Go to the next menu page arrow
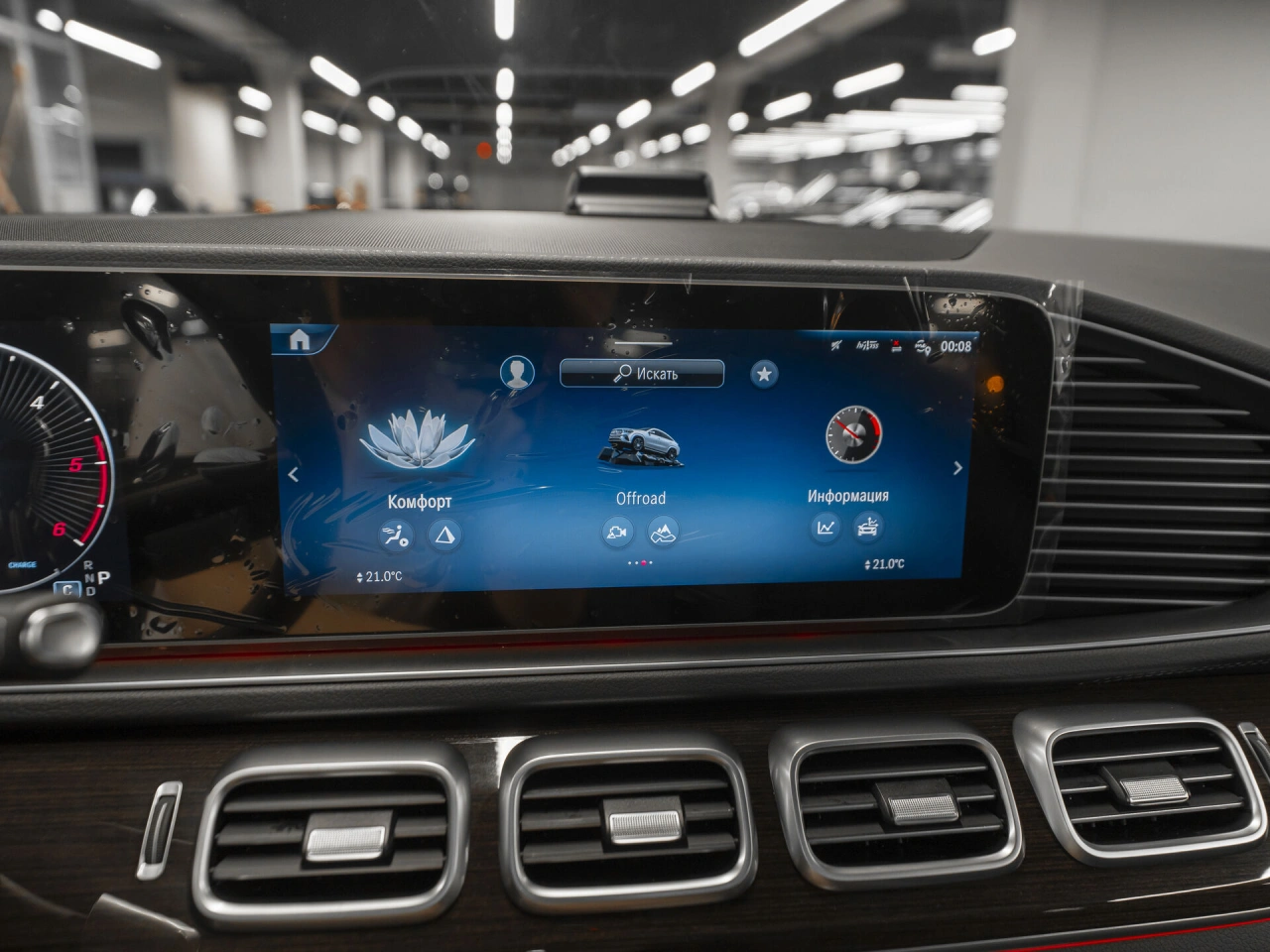Viewport: 1270px width, 952px height. point(957,468)
